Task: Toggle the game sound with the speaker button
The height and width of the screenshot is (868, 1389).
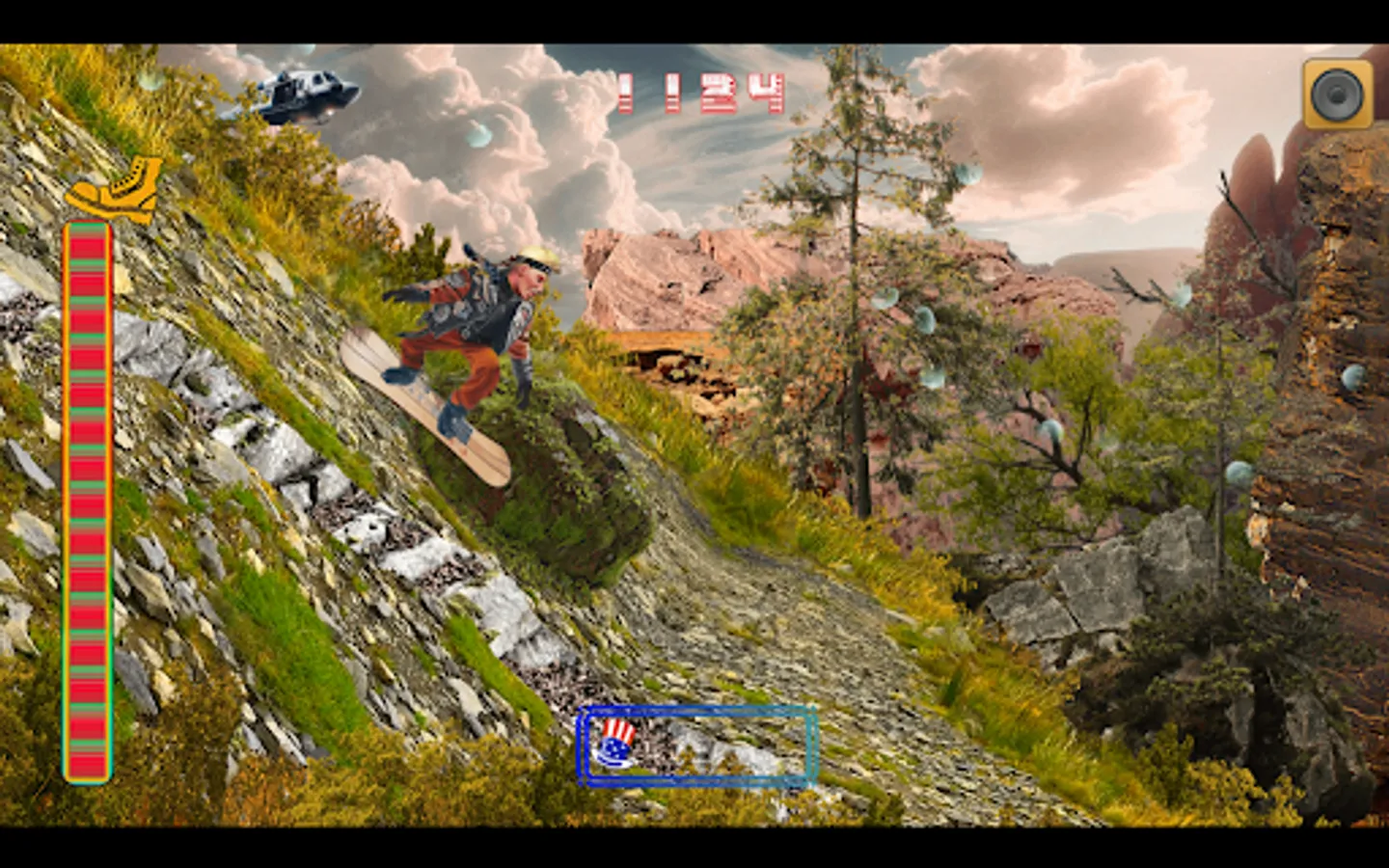Action: coord(1336,93)
